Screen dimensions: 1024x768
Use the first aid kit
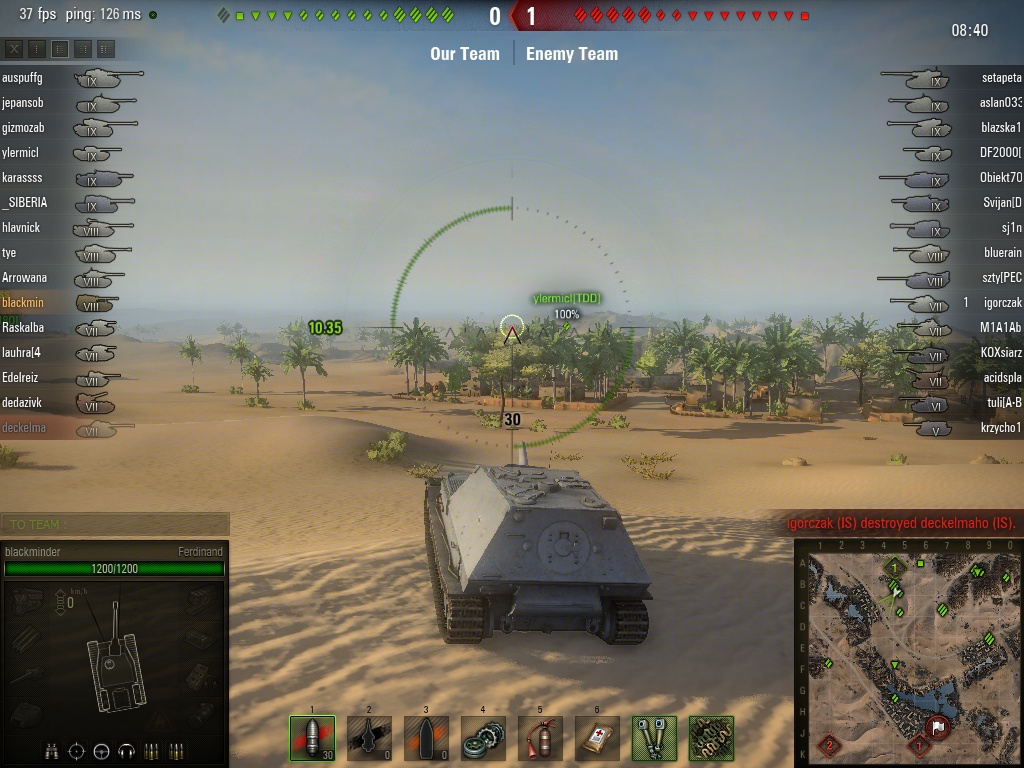tap(597, 738)
